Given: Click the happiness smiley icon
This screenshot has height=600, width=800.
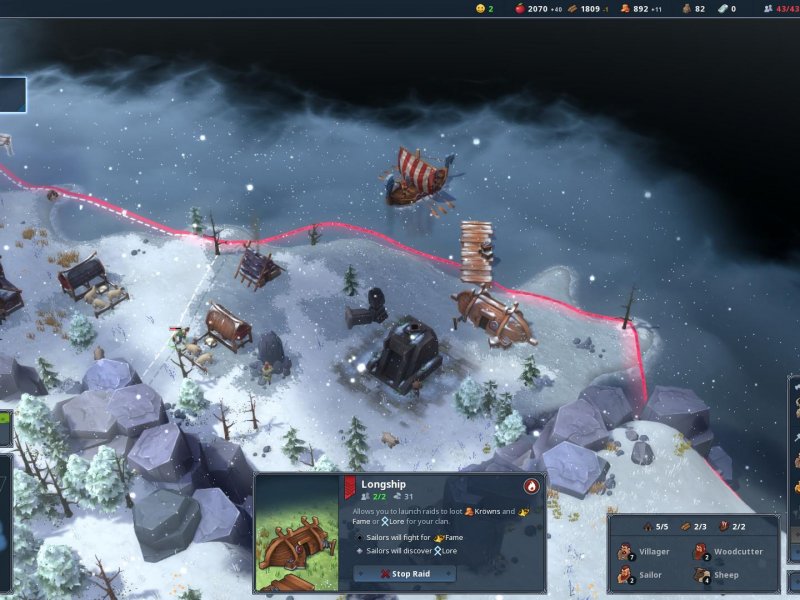Looking at the screenshot, I should 480,9.
